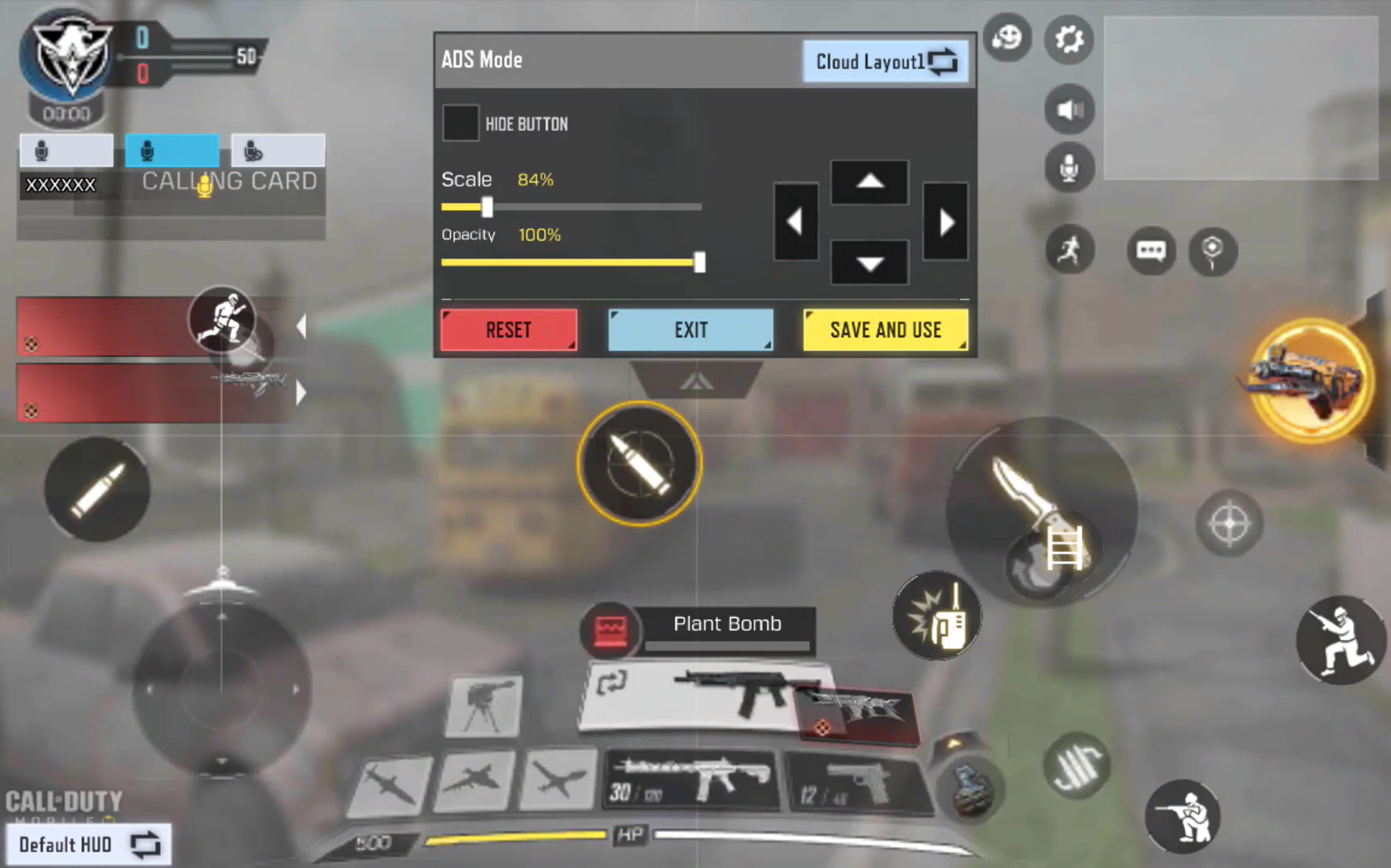Enable the Hide Button checkbox
The width and height of the screenshot is (1391, 868).
tap(461, 124)
